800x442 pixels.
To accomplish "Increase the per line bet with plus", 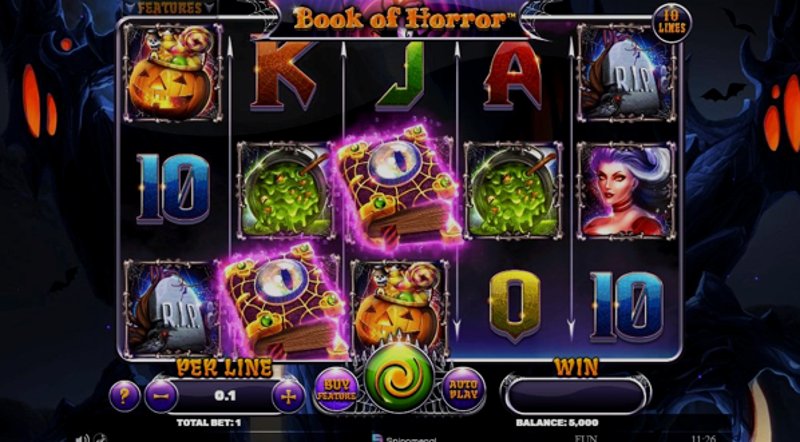I will tap(286, 394).
